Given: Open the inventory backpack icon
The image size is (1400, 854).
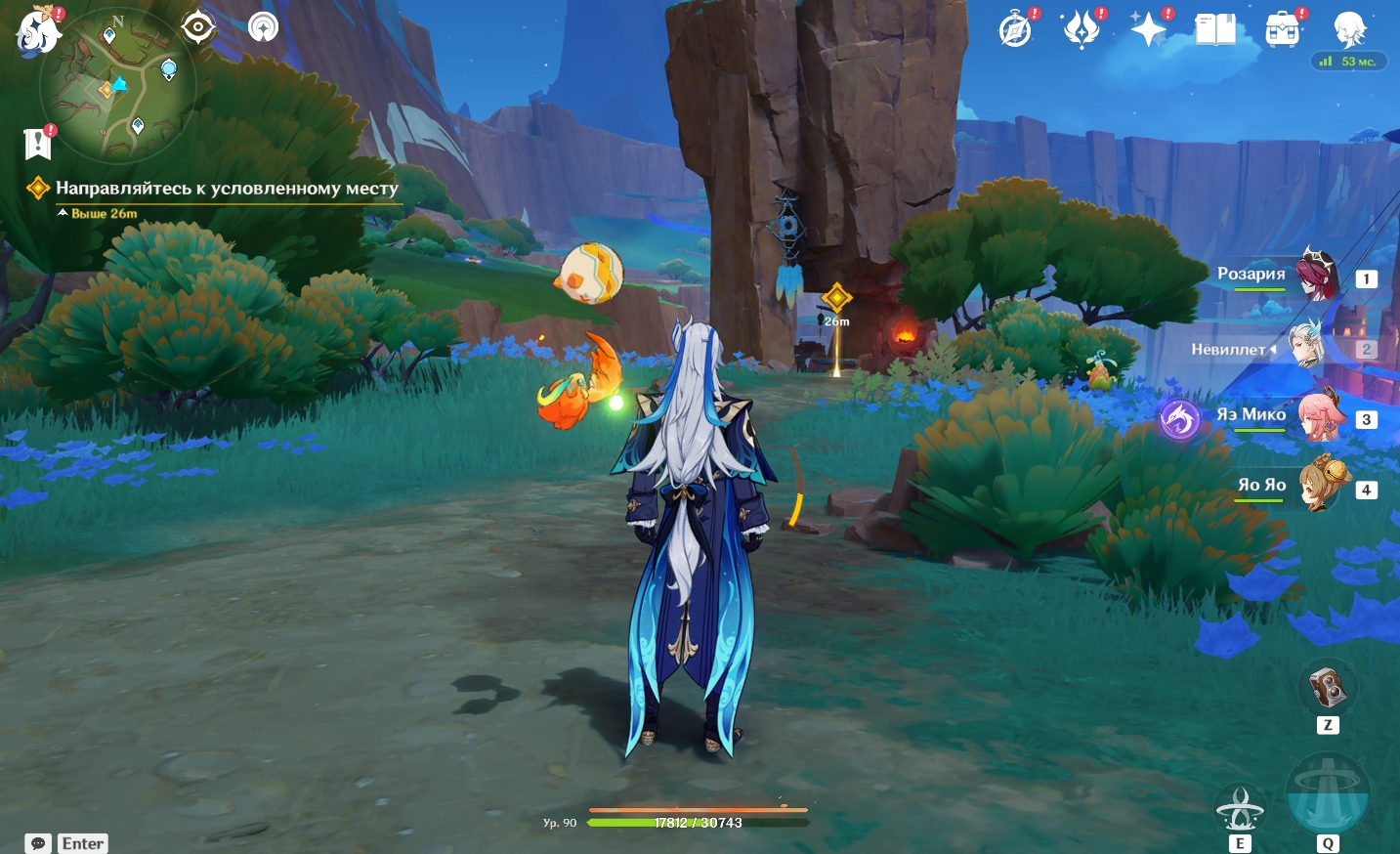Looking at the screenshot, I should (1282, 30).
